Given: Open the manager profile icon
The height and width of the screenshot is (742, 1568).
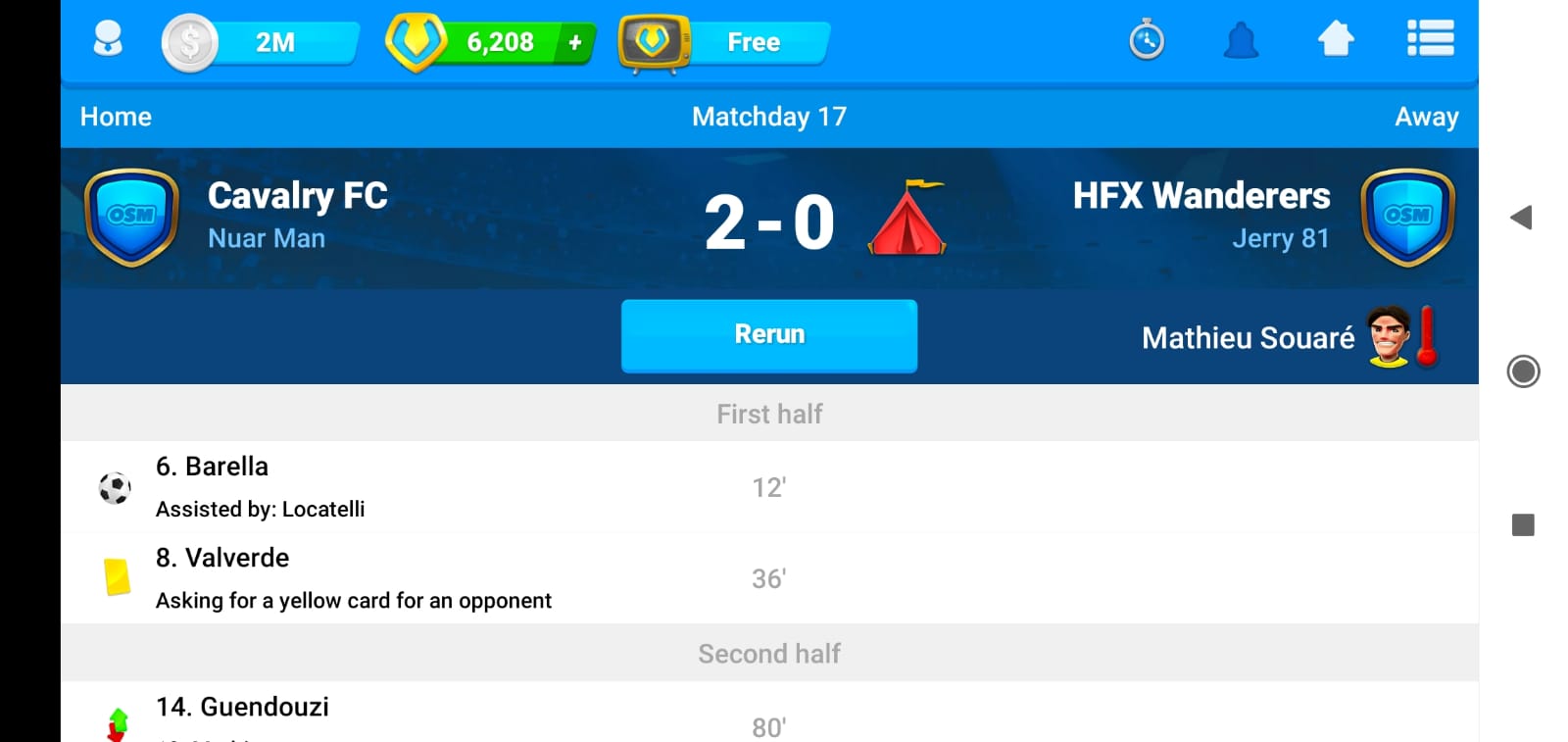Looking at the screenshot, I should (x=108, y=41).
